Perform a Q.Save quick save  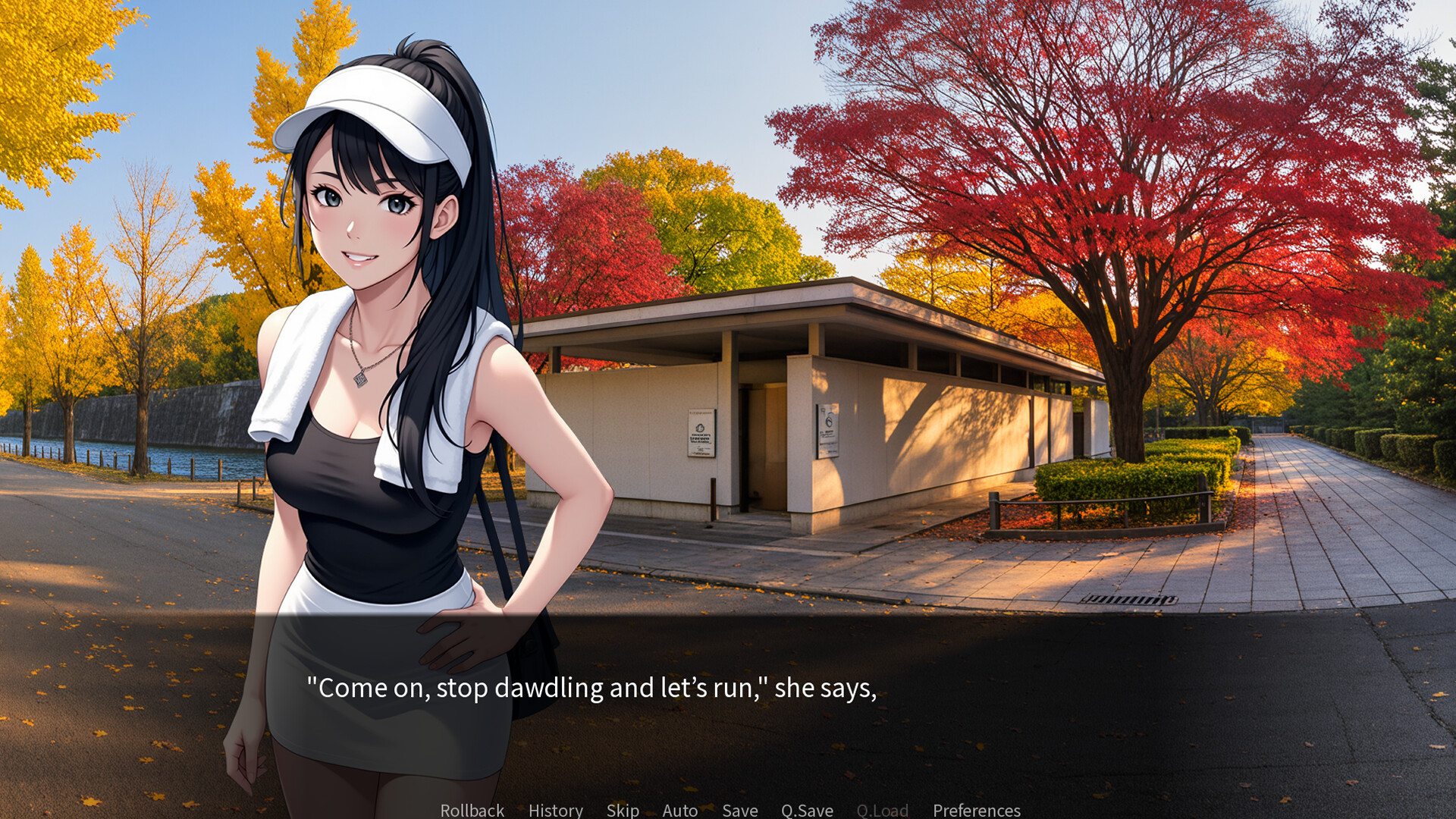807,810
